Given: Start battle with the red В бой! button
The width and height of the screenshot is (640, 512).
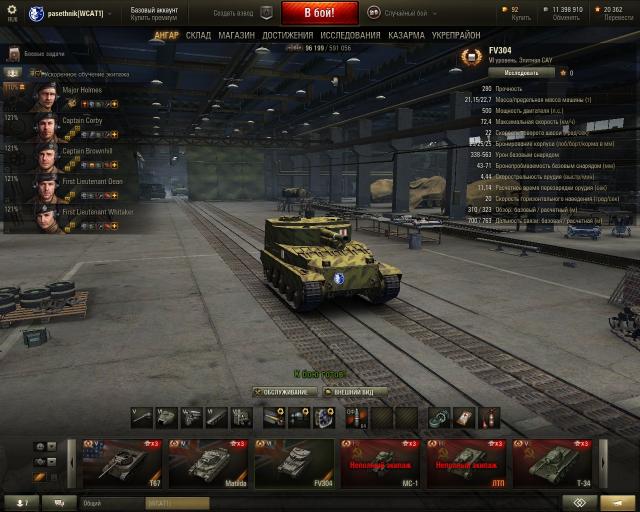Looking at the screenshot, I should click(319, 12).
